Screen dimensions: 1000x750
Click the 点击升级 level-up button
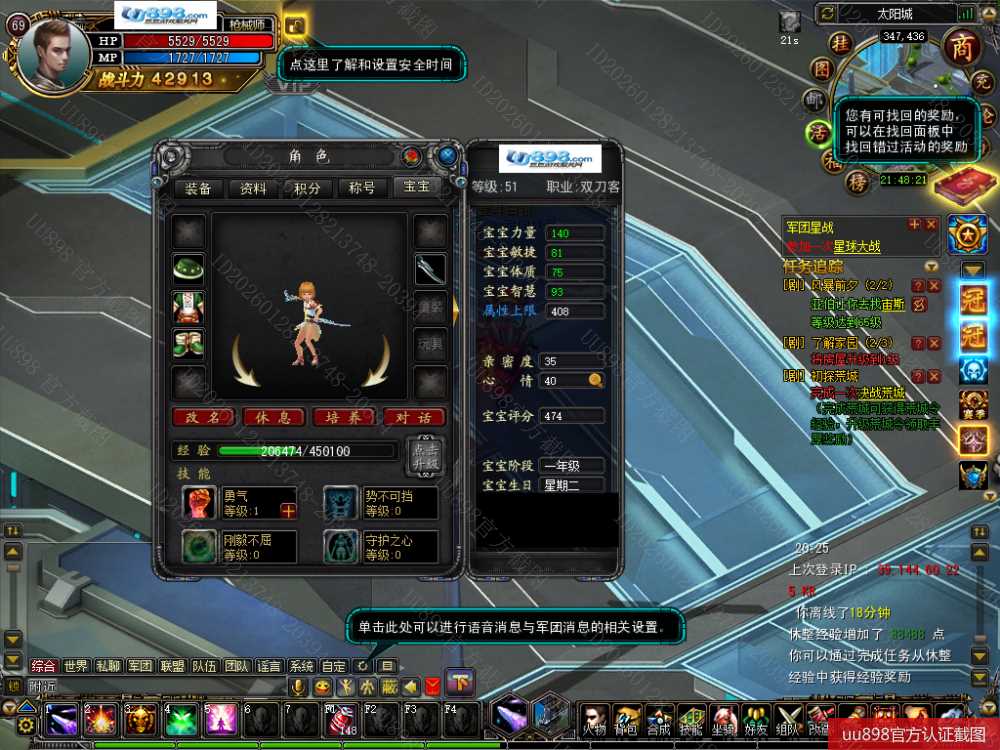point(422,456)
